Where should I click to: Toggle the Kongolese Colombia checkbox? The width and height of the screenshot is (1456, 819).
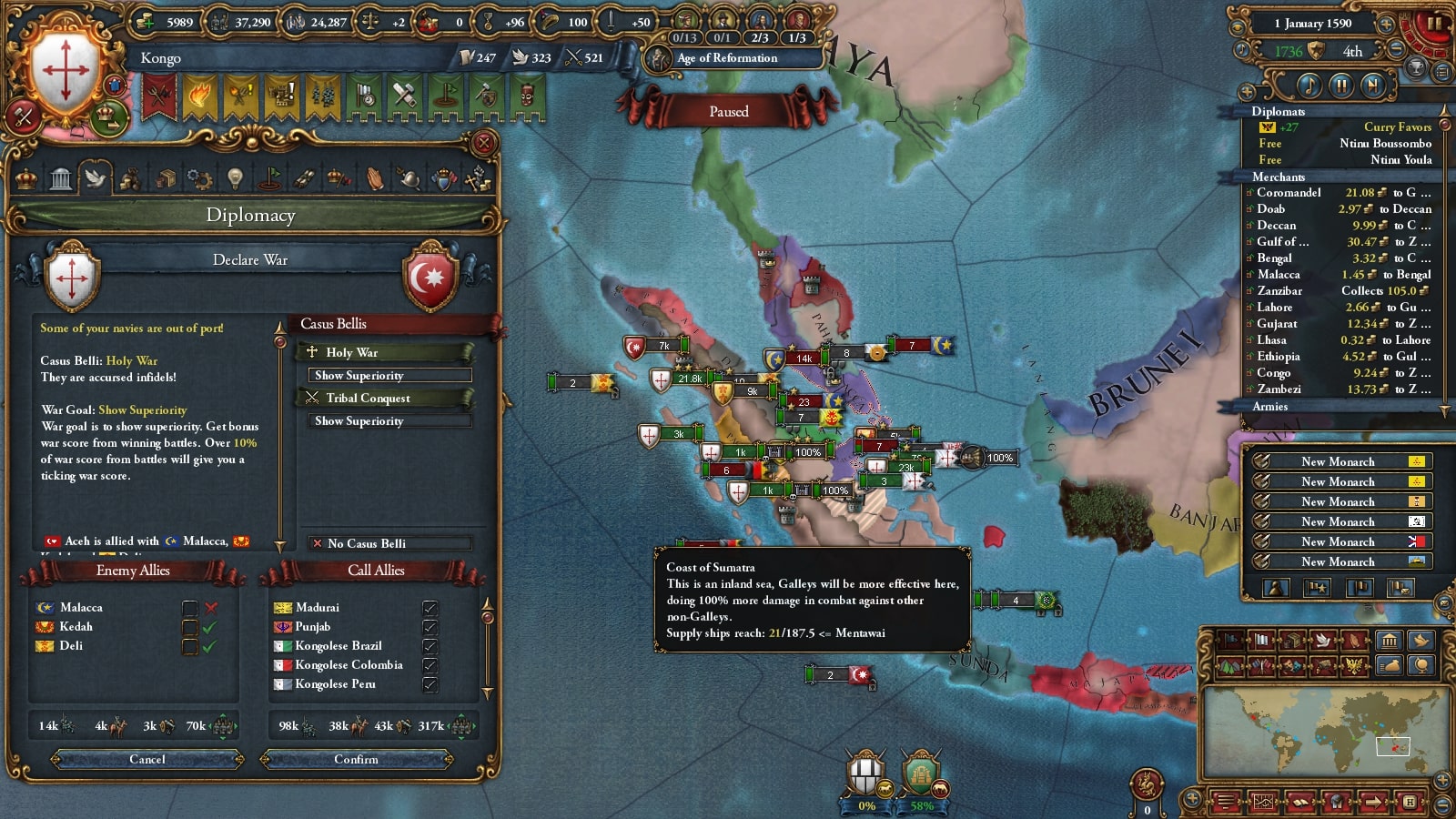pos(430,665)
